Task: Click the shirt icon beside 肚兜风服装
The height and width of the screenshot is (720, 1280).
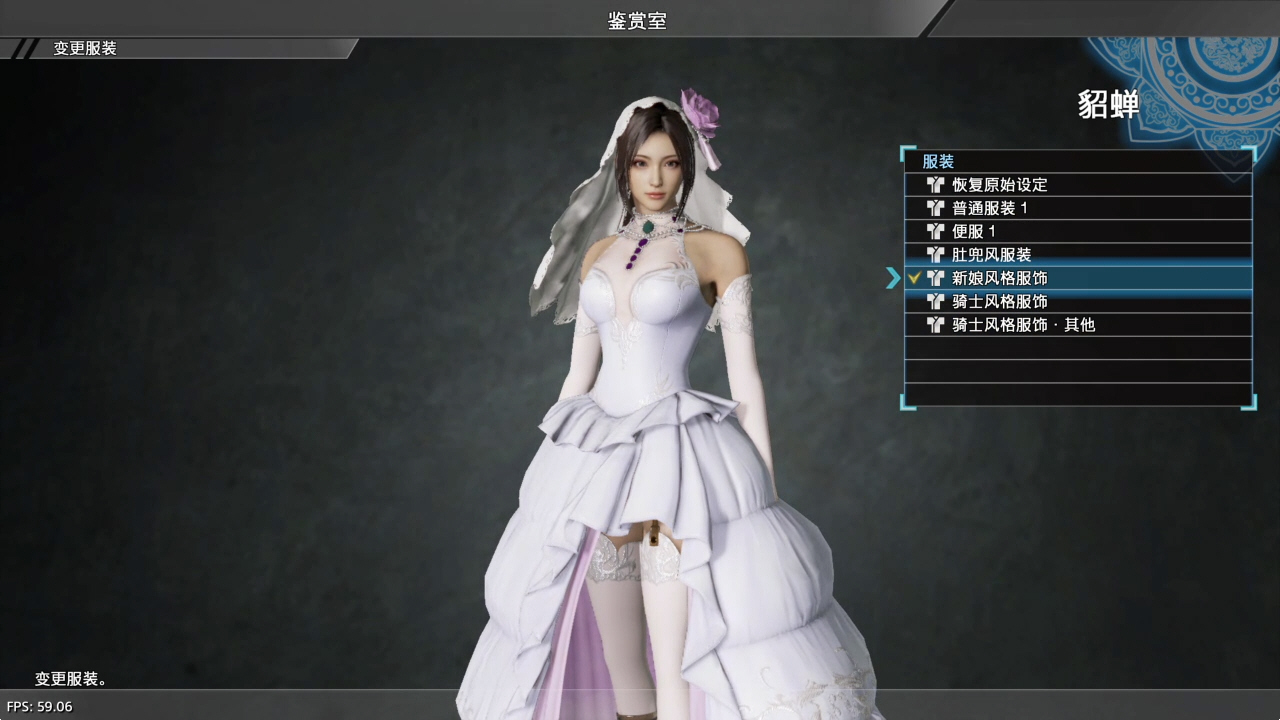Action: click(x=935, y=254)
